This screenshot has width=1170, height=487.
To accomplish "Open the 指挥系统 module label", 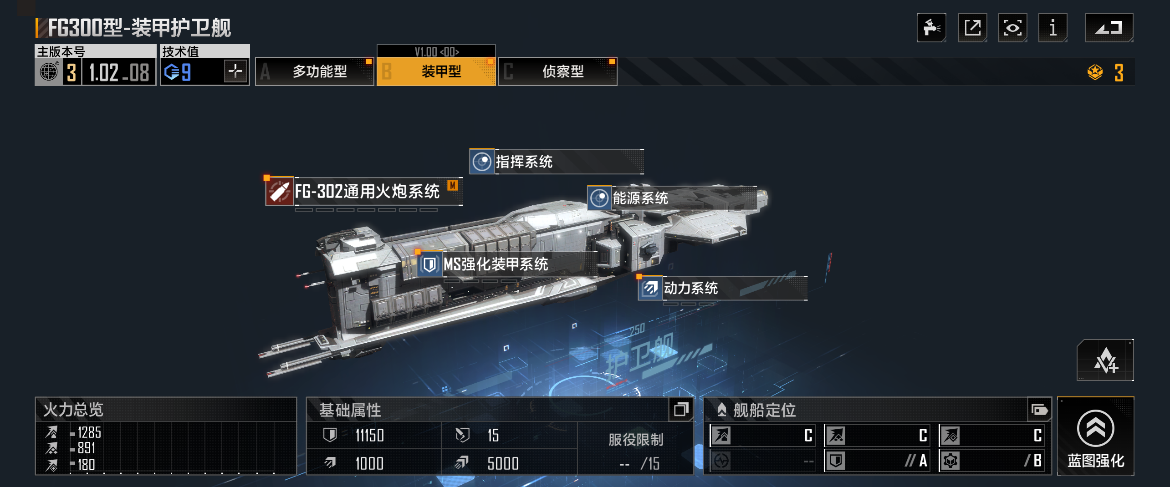I will click(x=556, y=162).
